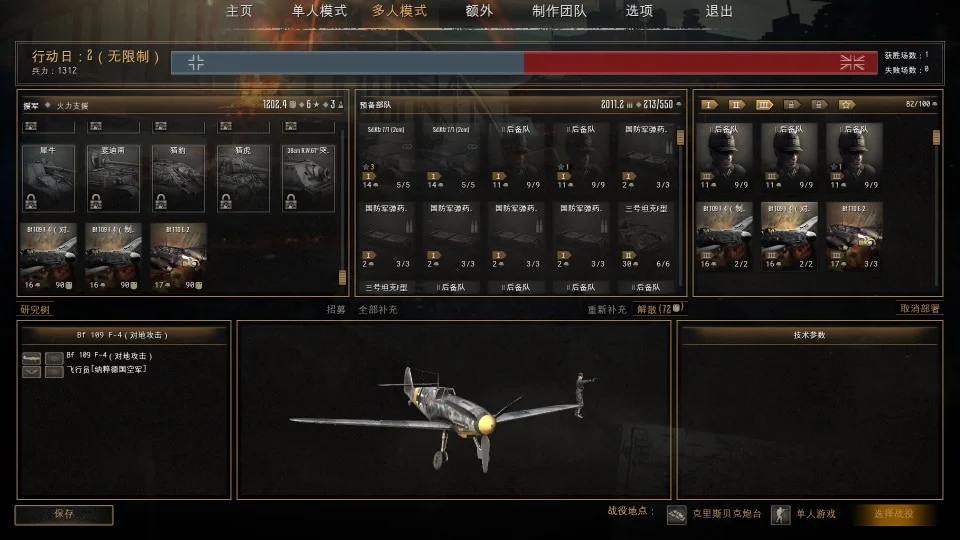Select the star filter tab
Viewport: 960px width, 540px height.
point(846,104)
